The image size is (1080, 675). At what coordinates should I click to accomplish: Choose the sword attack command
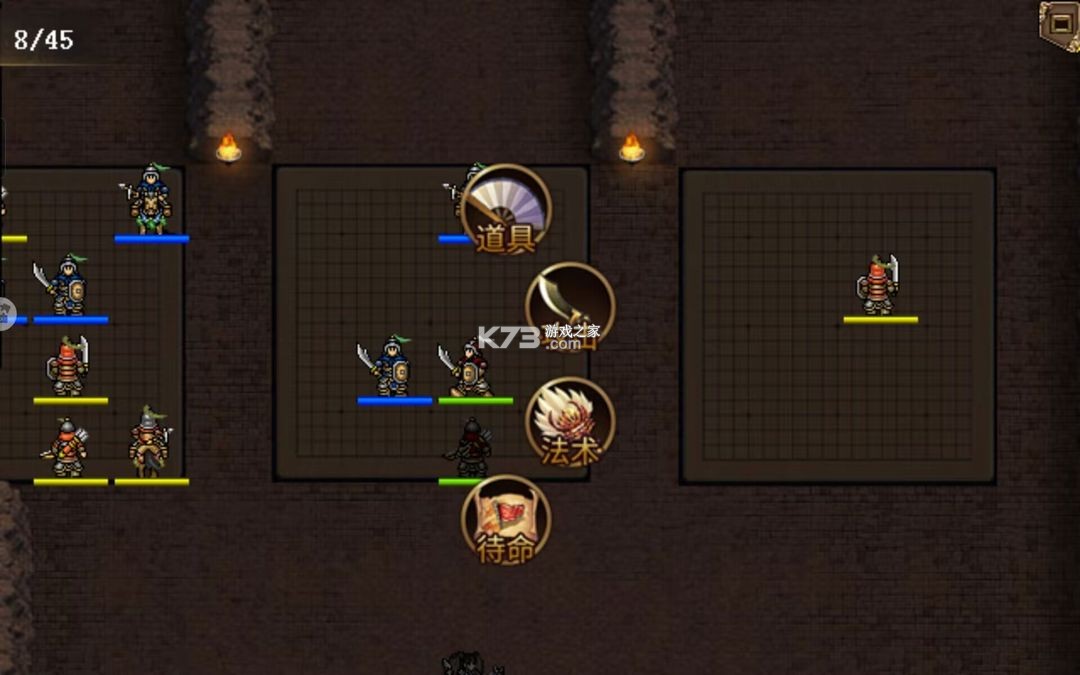coord(569,307)
